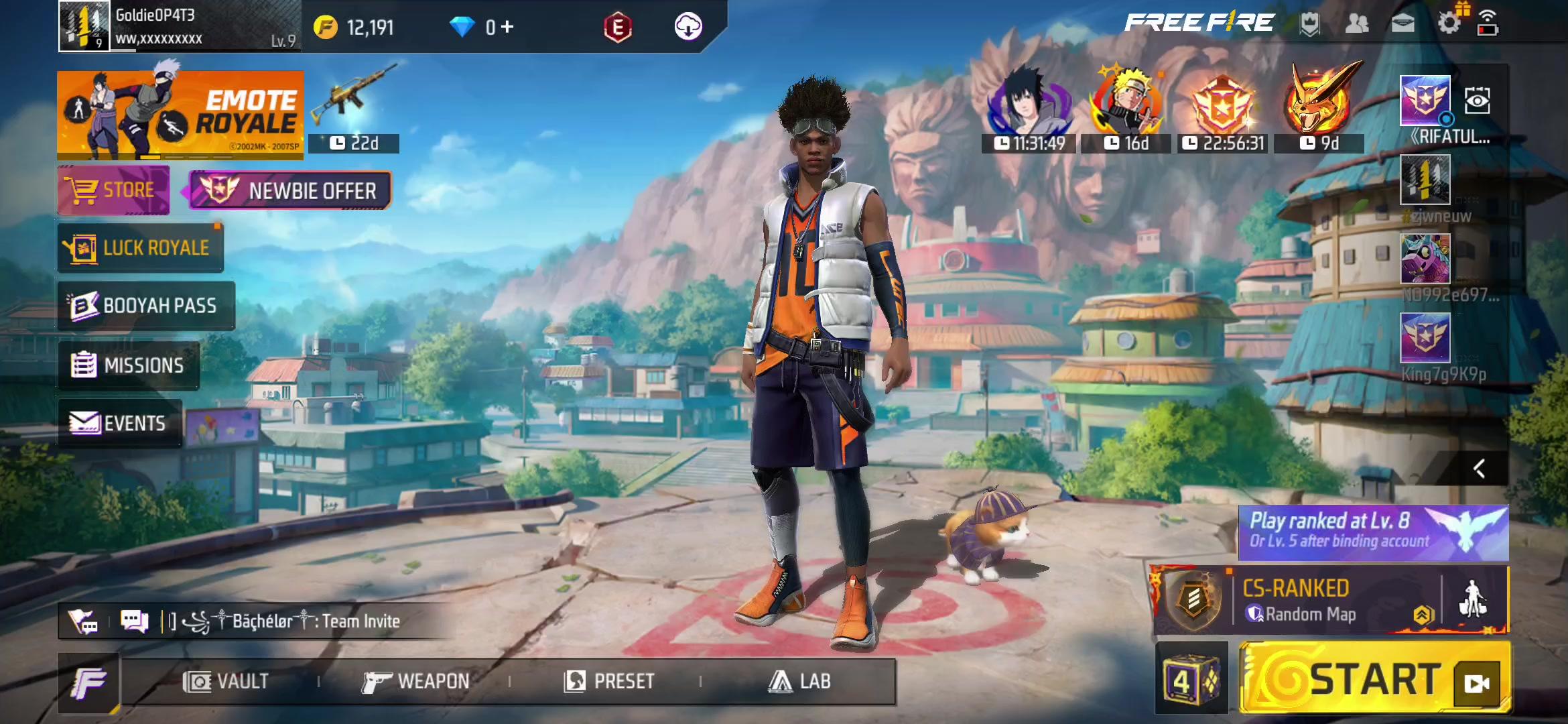Open the STORE menu
This screenshot has width=1568, height=724.
click(114, 191)
